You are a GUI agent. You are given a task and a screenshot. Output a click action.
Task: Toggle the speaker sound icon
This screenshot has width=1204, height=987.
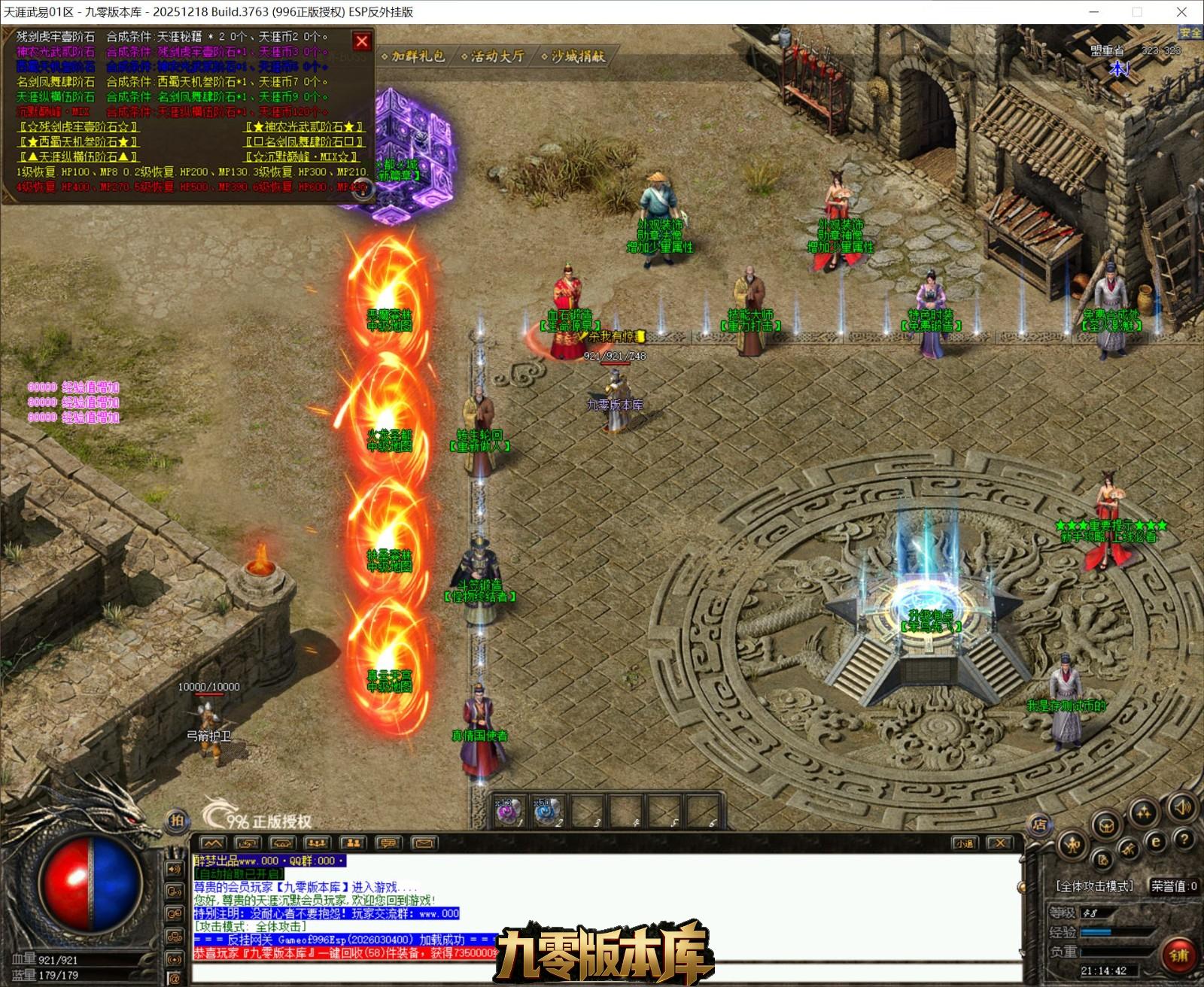pyautogui.click(x=1181, y=808)
